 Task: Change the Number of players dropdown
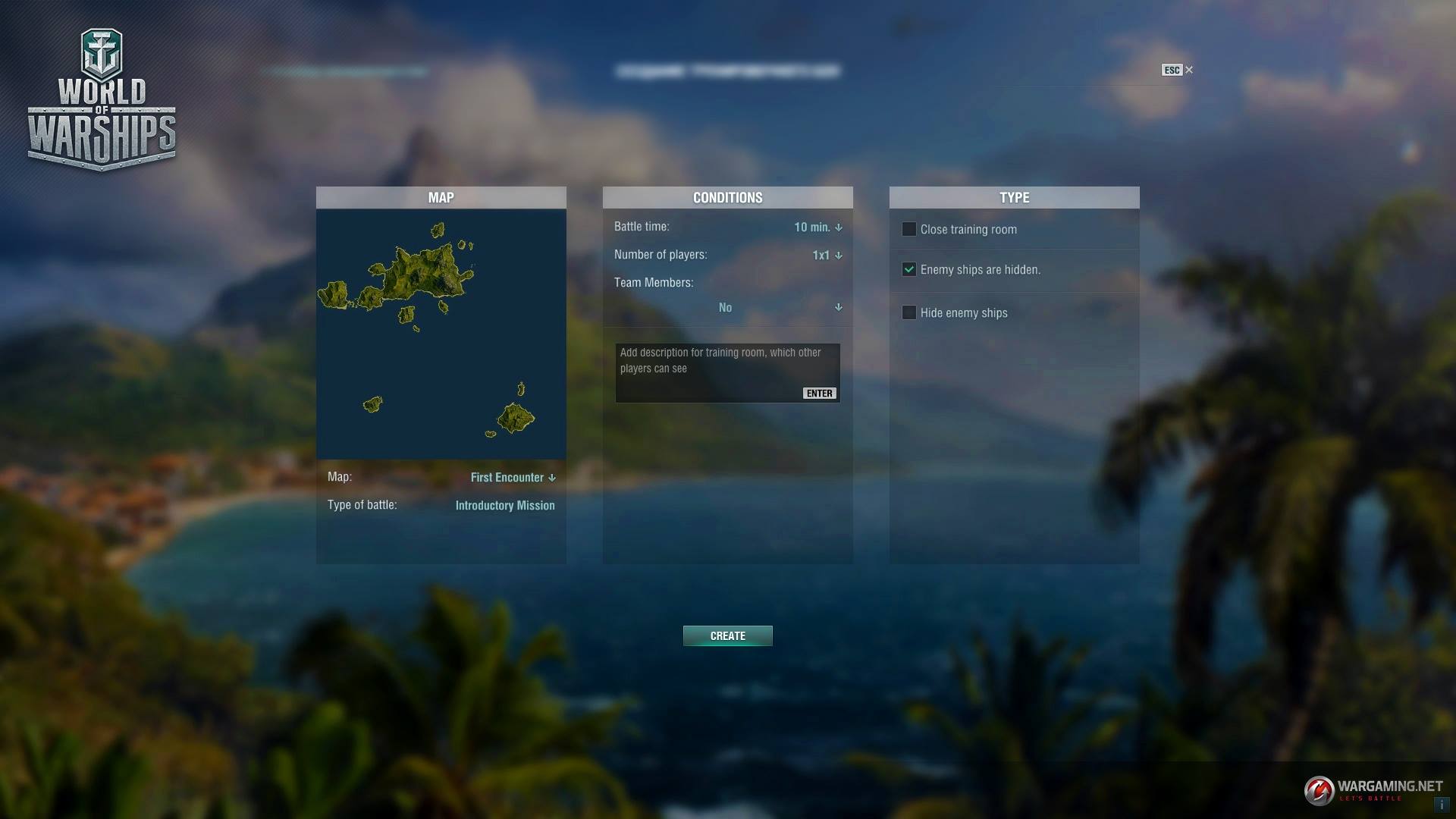pos(827,255)
